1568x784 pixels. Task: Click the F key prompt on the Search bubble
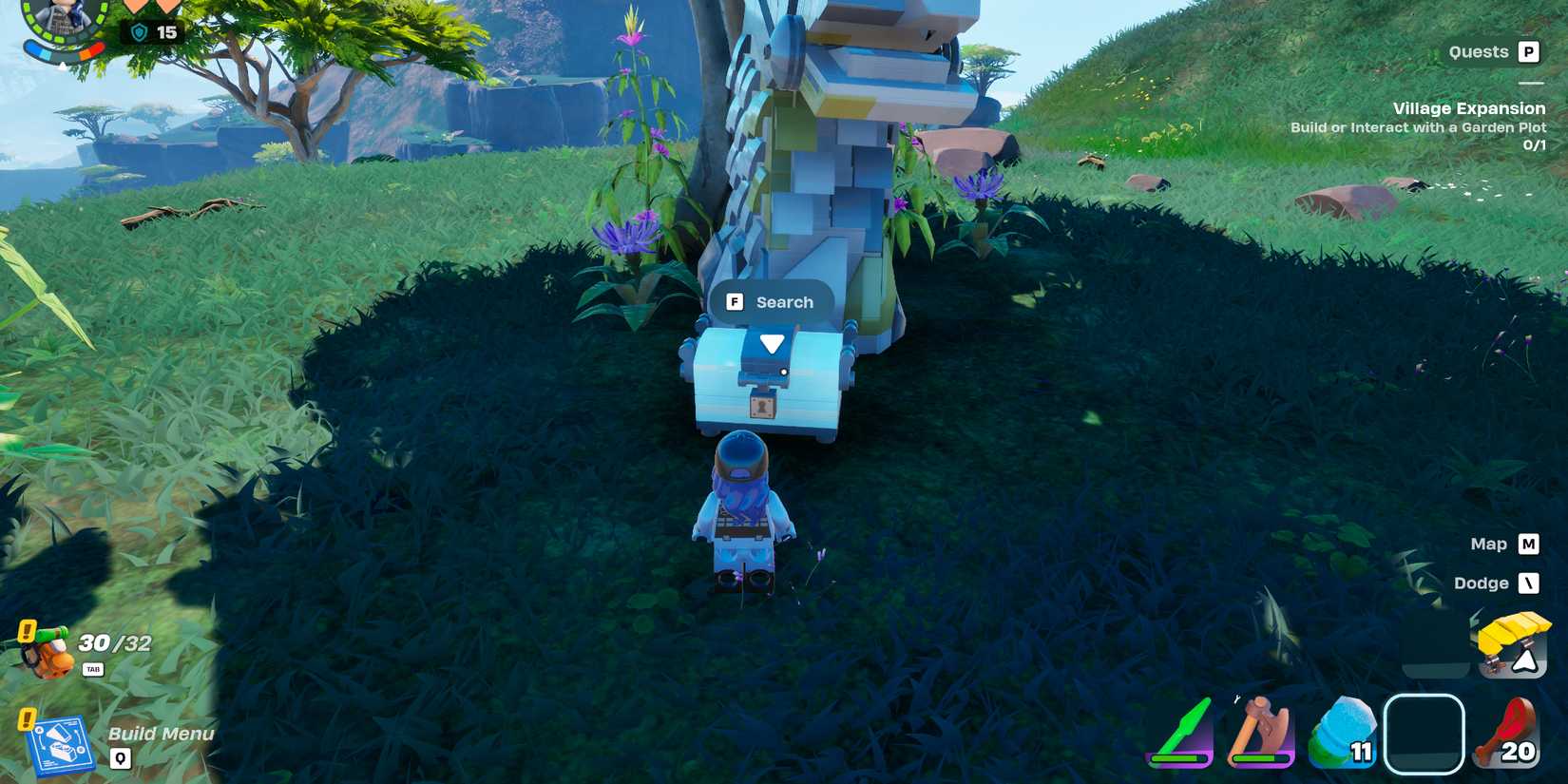pyautogui.click(x=734, y=301)
